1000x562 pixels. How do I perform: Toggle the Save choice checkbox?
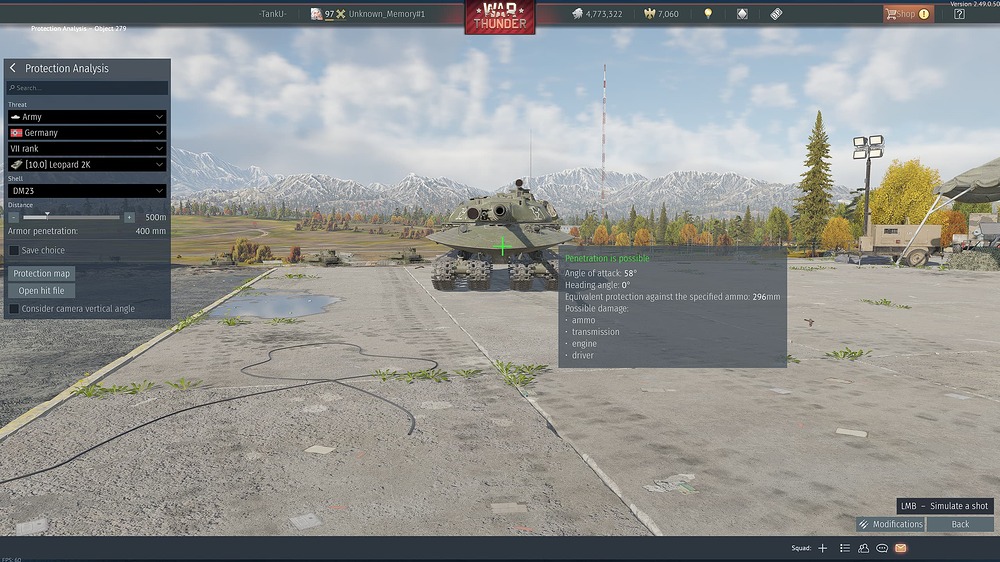coord(14,251)
